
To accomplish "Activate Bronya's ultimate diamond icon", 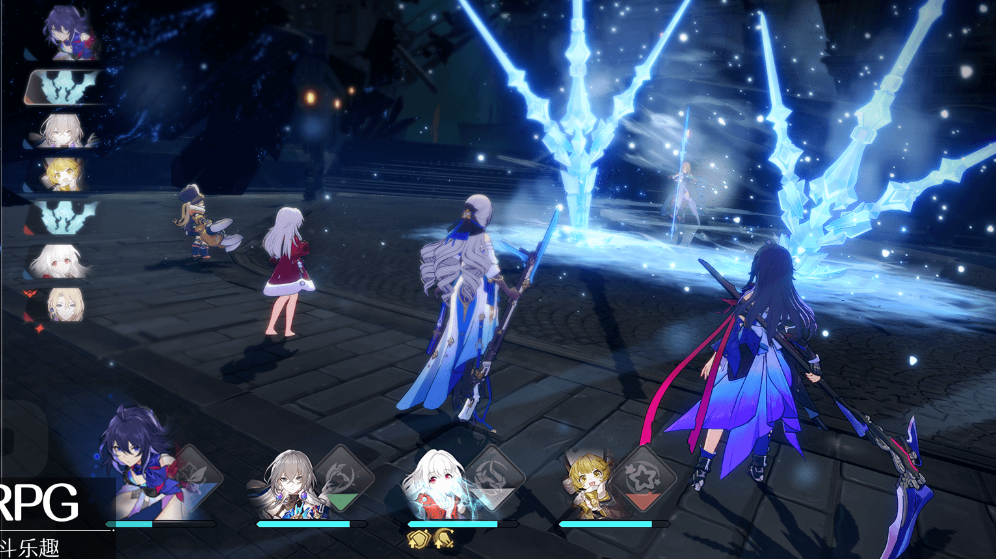I will 344,474.
